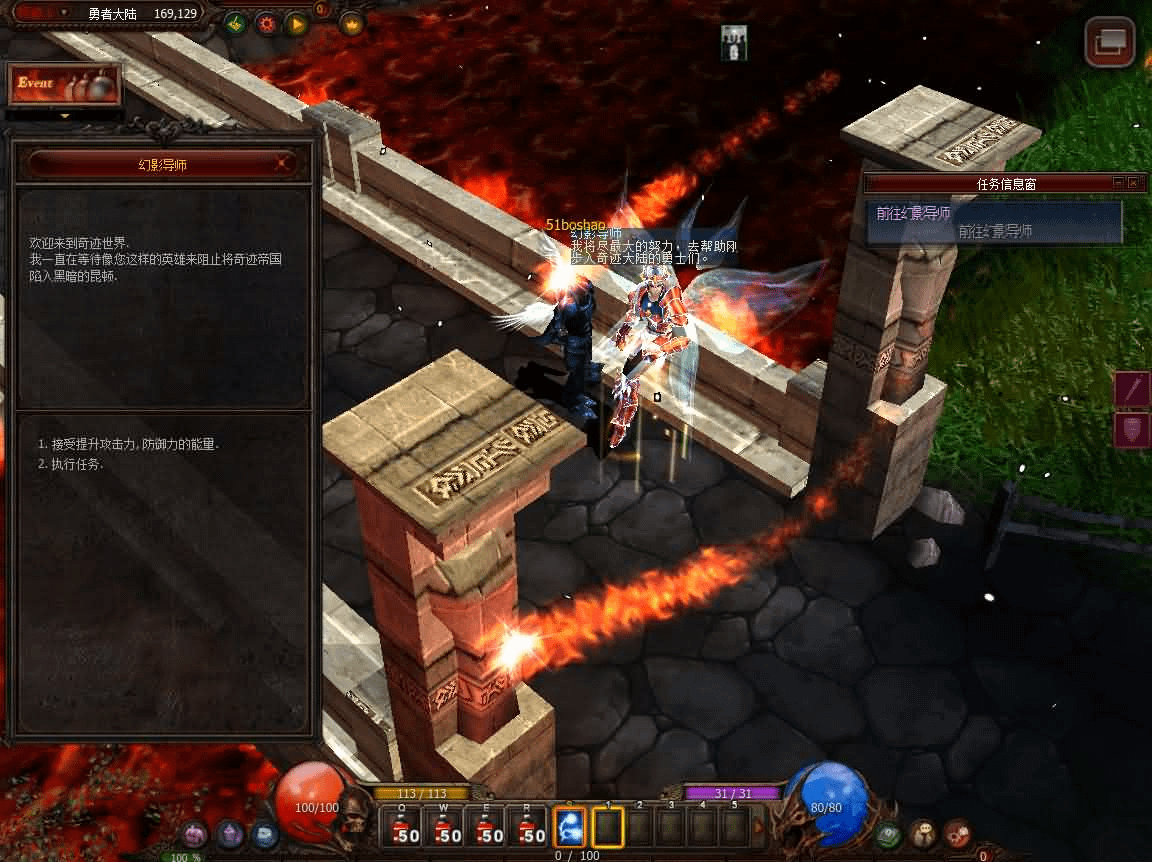Viewport: 1152px width, 862px height.
Task: Click the window toggle button in top-right corner
Action: pyautogui.click(x=1110, y=43)
